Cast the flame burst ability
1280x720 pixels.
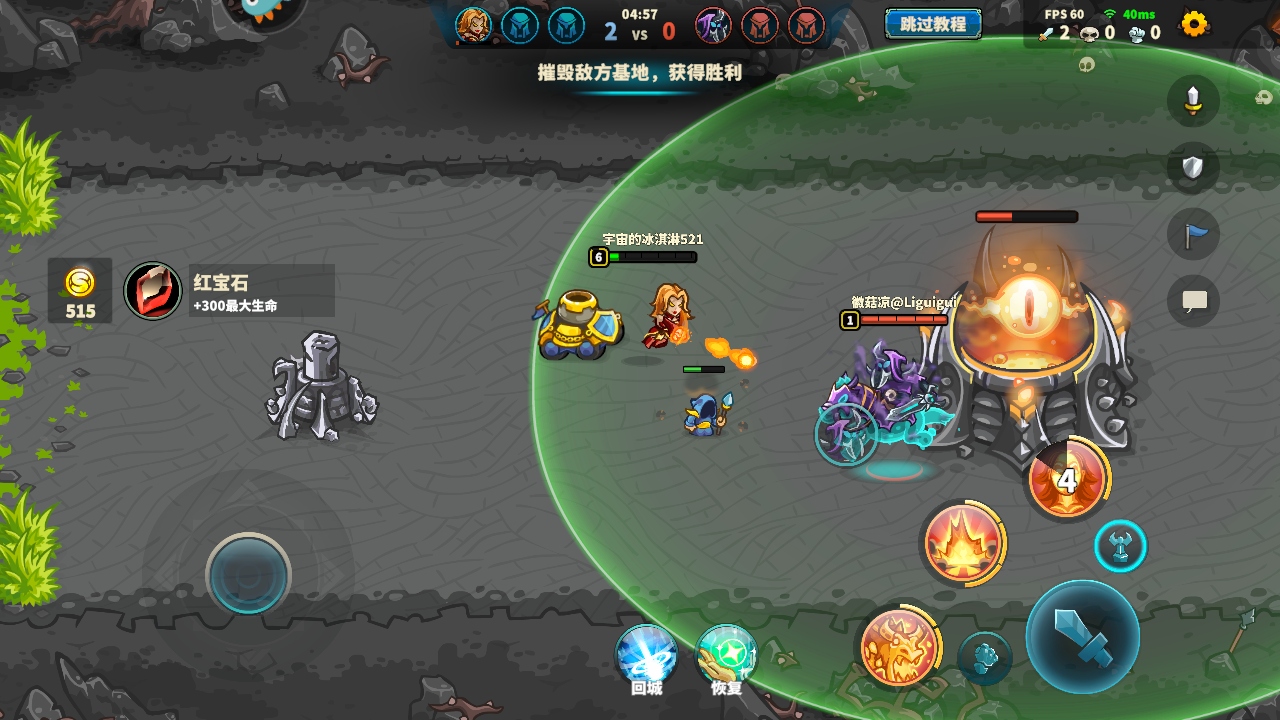pos(962,543)
